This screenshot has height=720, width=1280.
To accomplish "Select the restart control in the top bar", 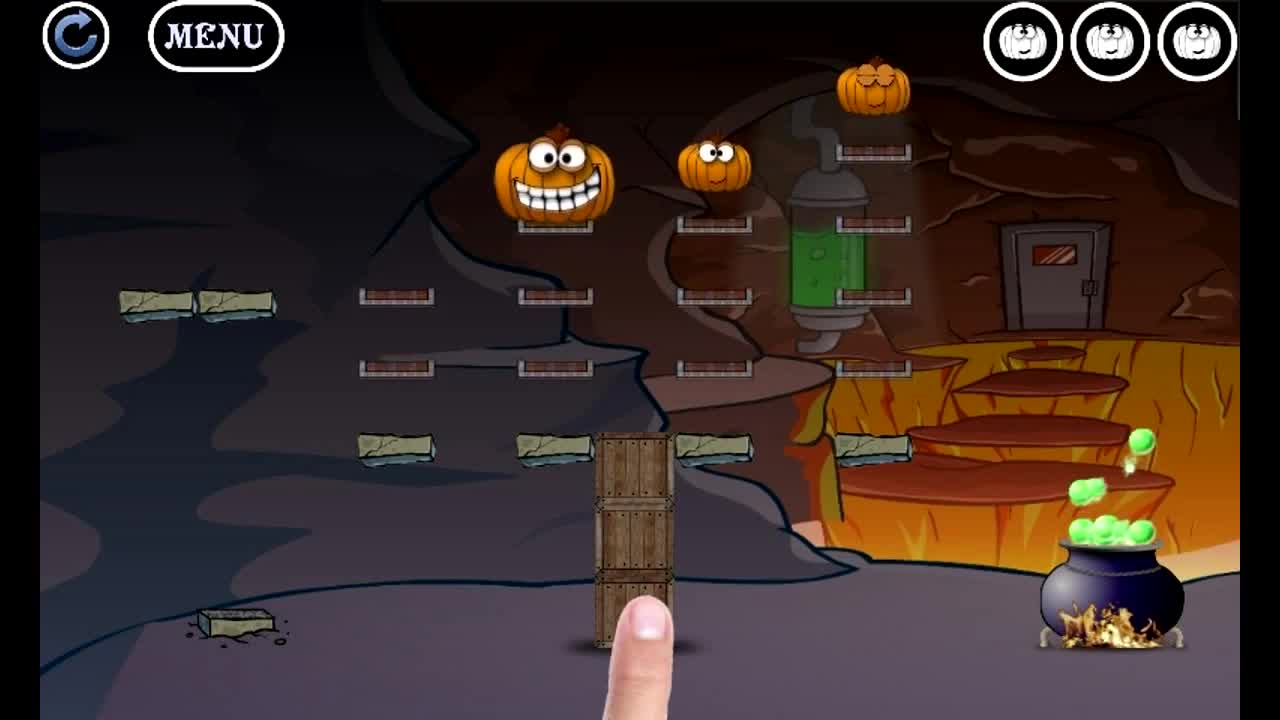I will tap(74, 37).
